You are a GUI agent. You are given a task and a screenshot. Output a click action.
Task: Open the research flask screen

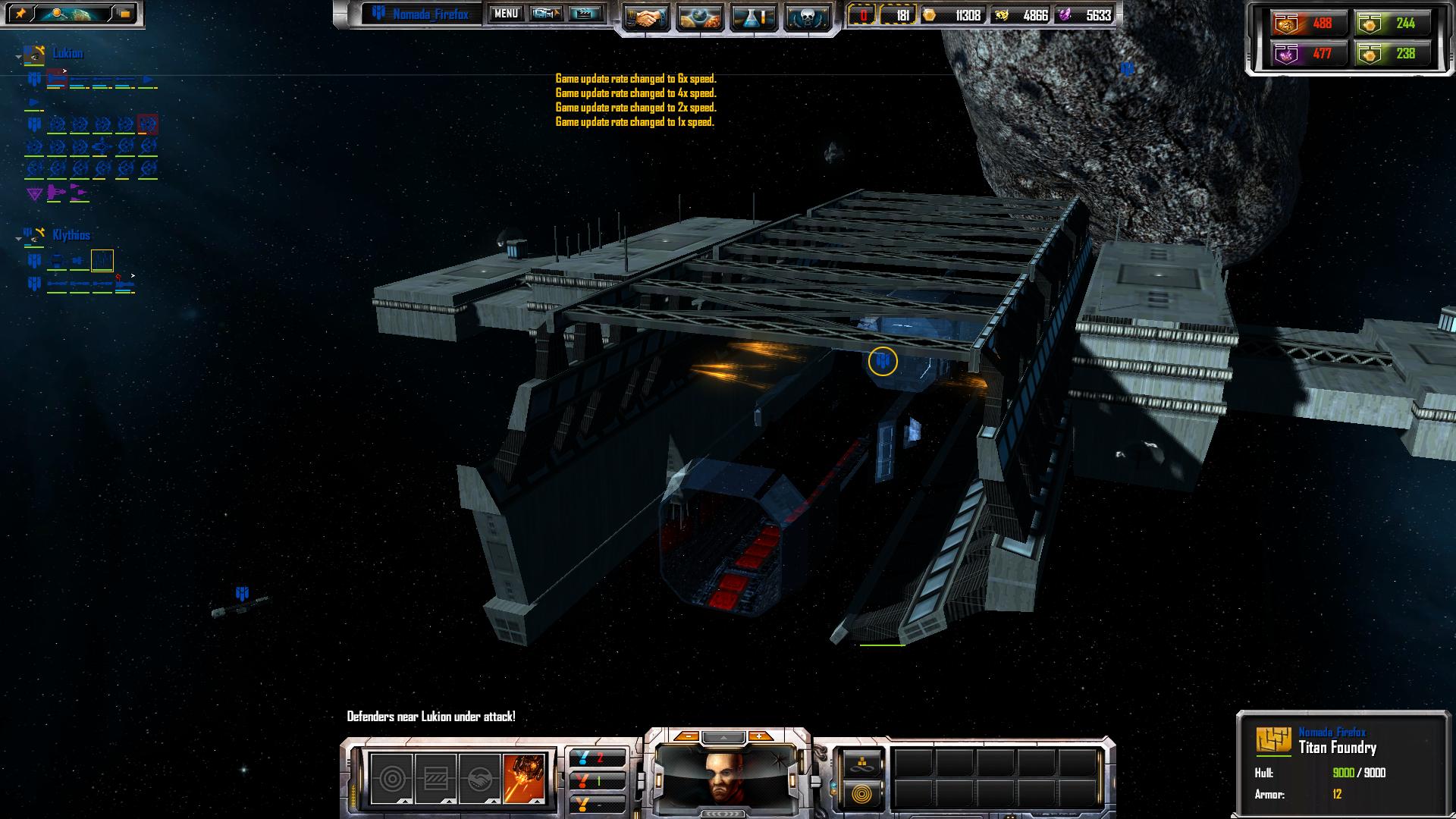click(x=753, y=17)
